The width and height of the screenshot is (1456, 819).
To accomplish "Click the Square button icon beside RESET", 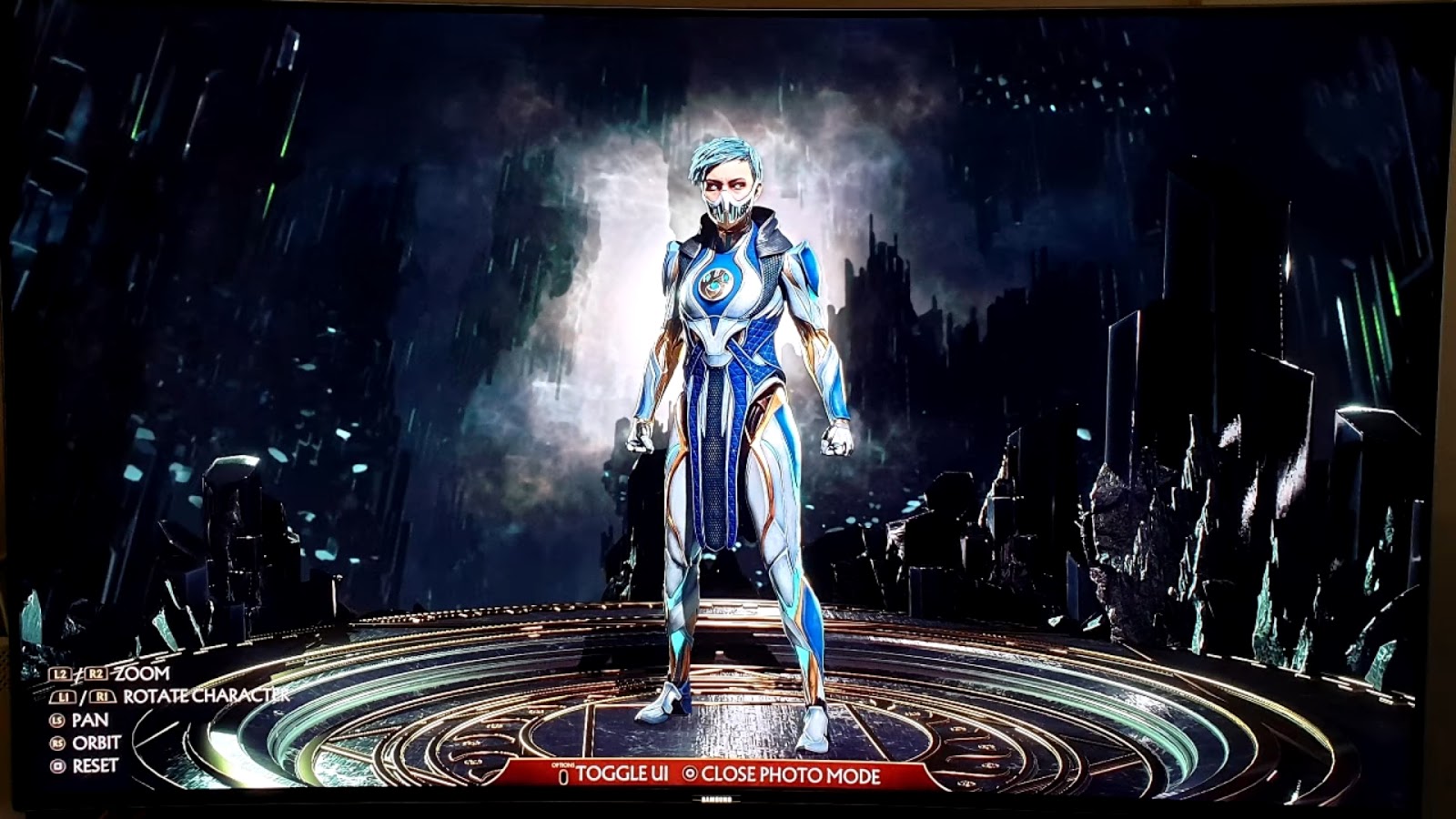I will tap(57, 766).
